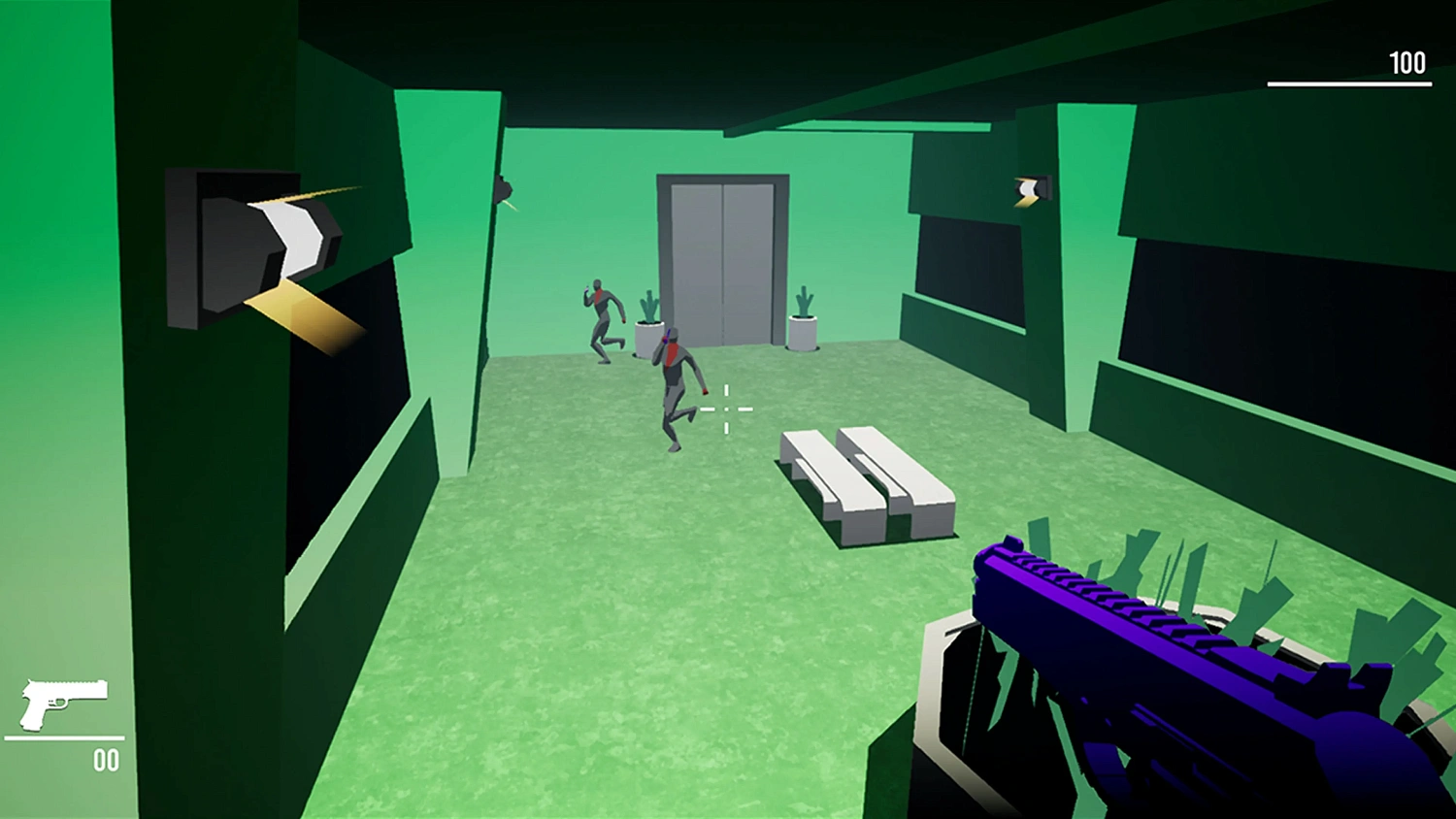Click the right potted plant by the elevator
The height and width of the screenshot is (819, 1456).
tap(801, 315)
